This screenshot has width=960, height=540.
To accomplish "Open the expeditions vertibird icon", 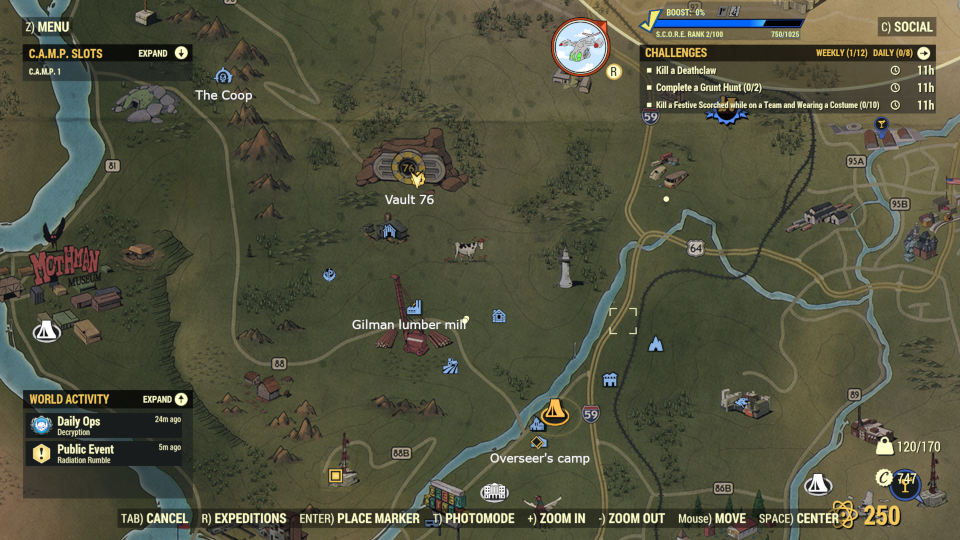I will (579, 46).
